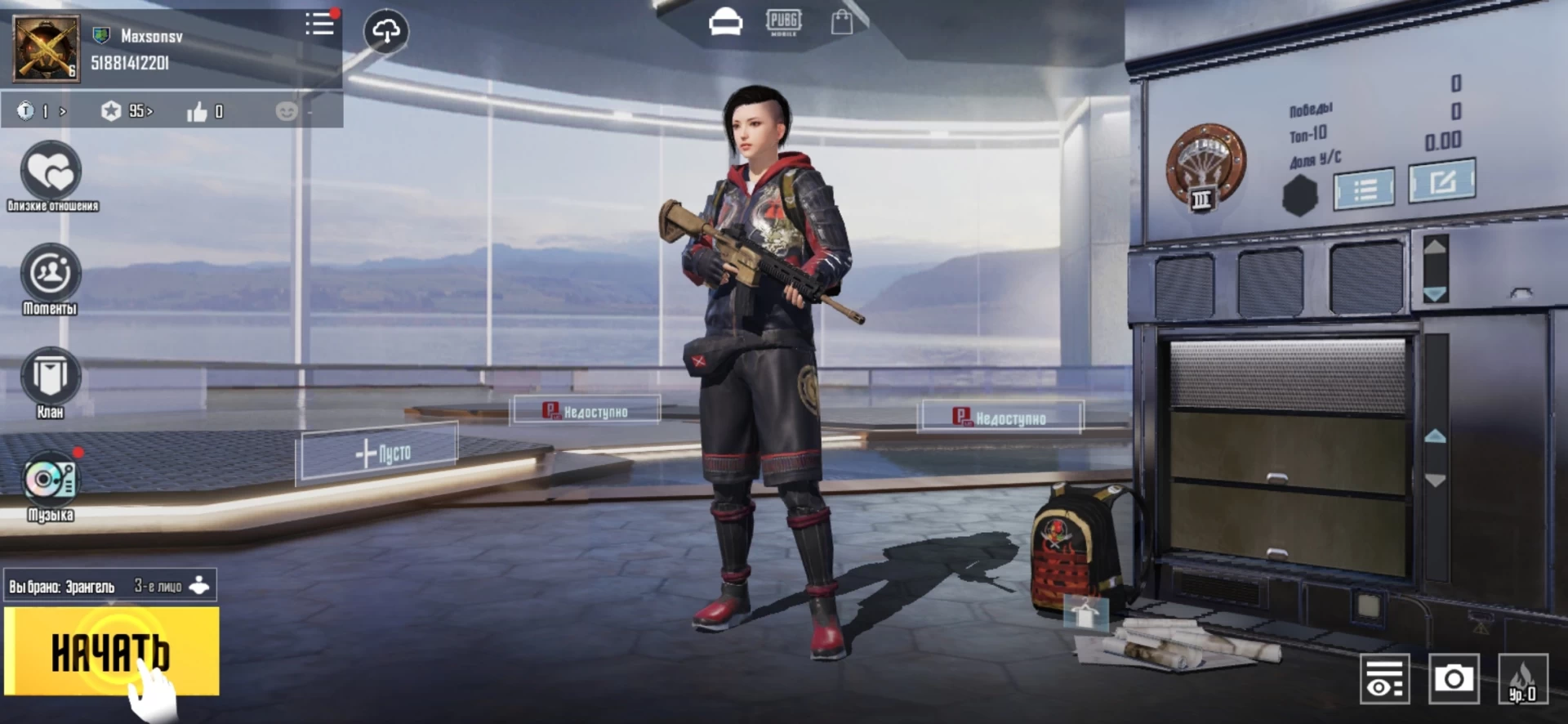Toggle the eye display options button
The width and height of the screenshot is (1568, 724).
pos(1384,679)
